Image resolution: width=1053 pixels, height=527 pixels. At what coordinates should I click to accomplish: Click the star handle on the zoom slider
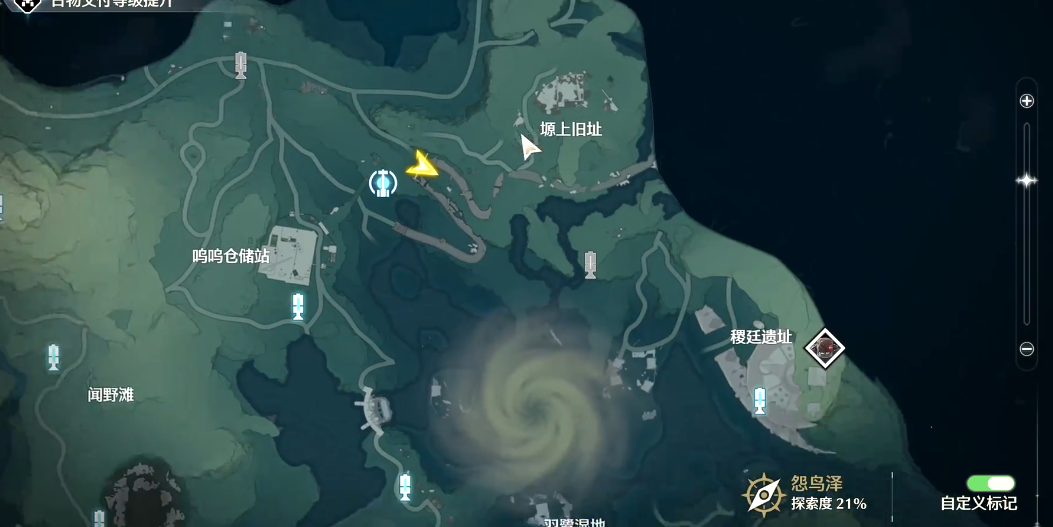click(1026, 180)
